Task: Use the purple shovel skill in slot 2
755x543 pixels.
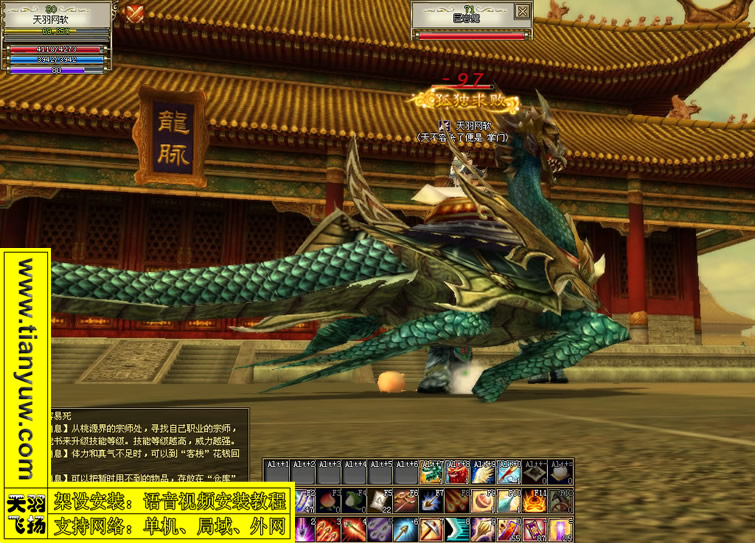Action: [x=304, y=529]
